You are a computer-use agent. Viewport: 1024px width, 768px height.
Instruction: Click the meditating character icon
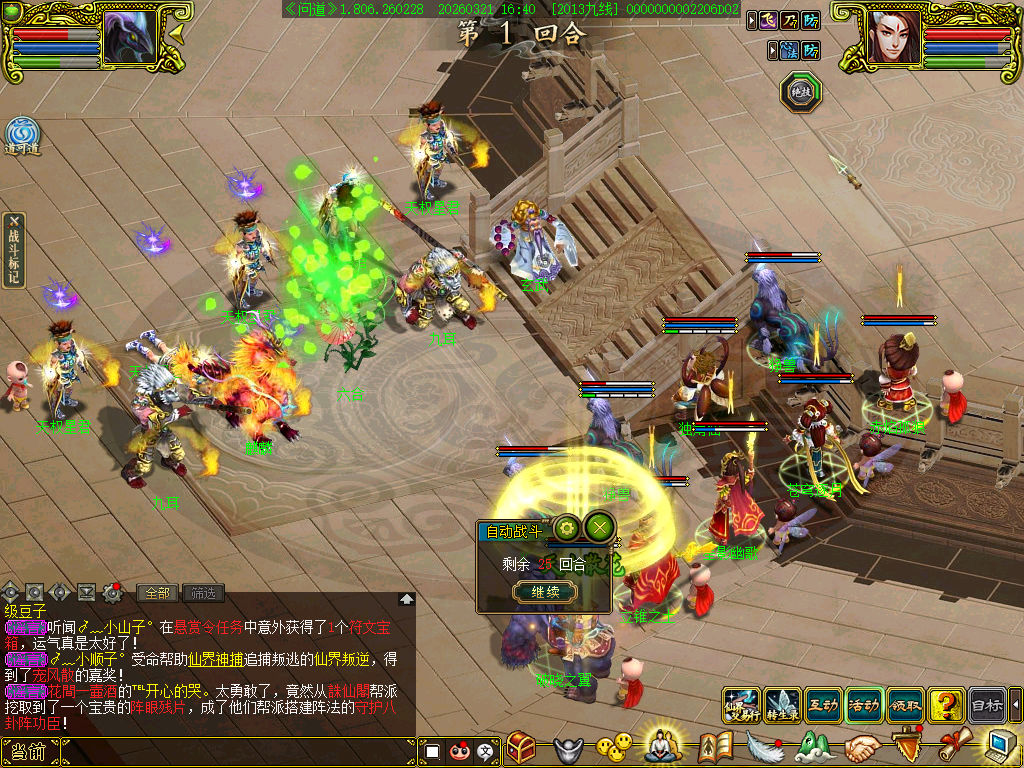662,745
